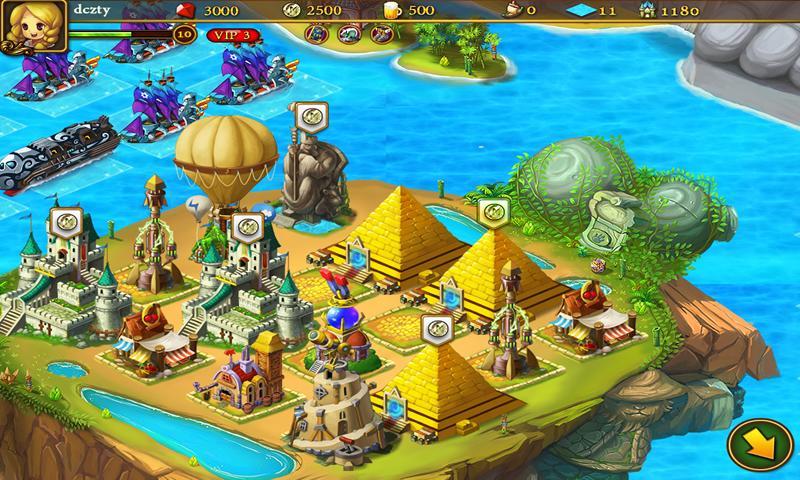Collect the coin badge over the leftmost castle
This screenshot has width=800, height=480.
63,221
